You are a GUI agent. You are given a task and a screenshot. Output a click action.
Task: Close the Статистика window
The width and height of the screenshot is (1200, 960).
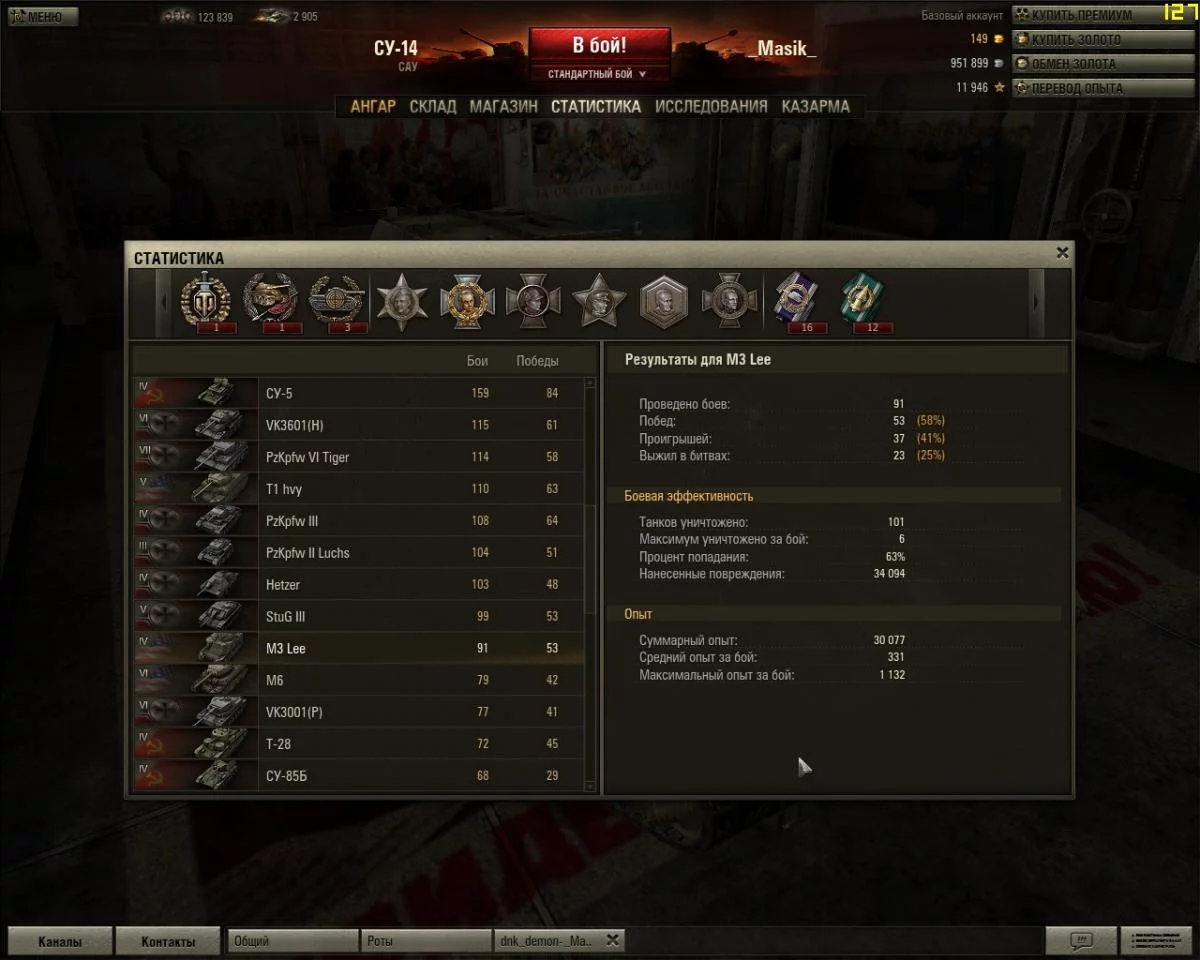tap(1062, 254)
